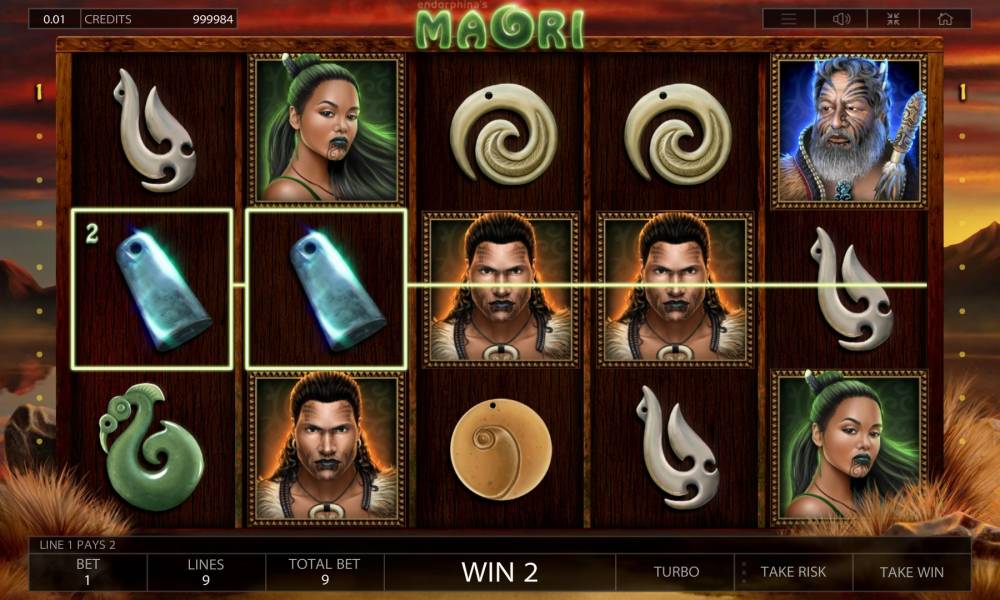Exit fullscreen with the shrink arrows icon

pyautogui.click(x=893, y=19)
